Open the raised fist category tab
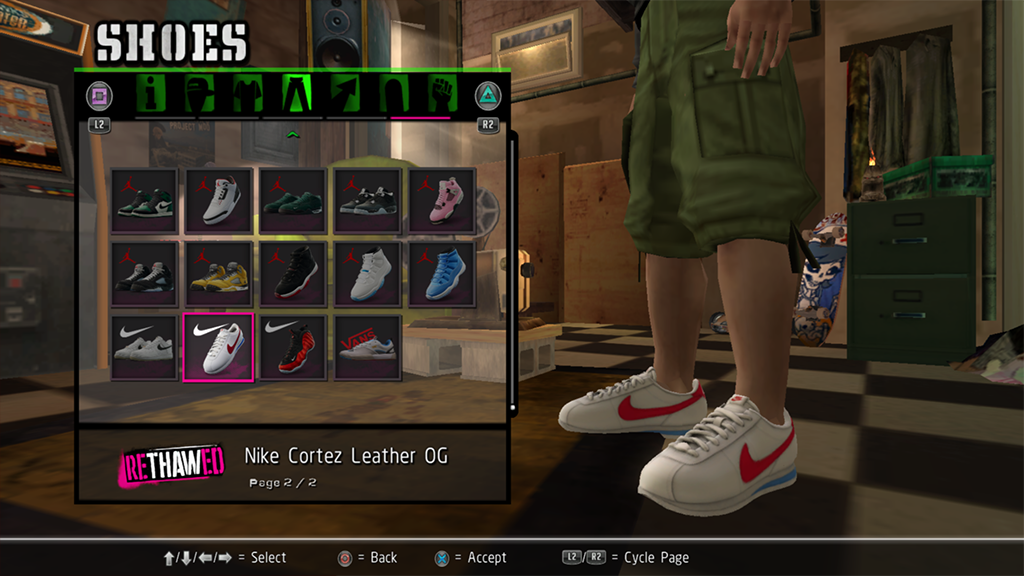The height and width of the screenshot is (576, 1024). point(441,95)
